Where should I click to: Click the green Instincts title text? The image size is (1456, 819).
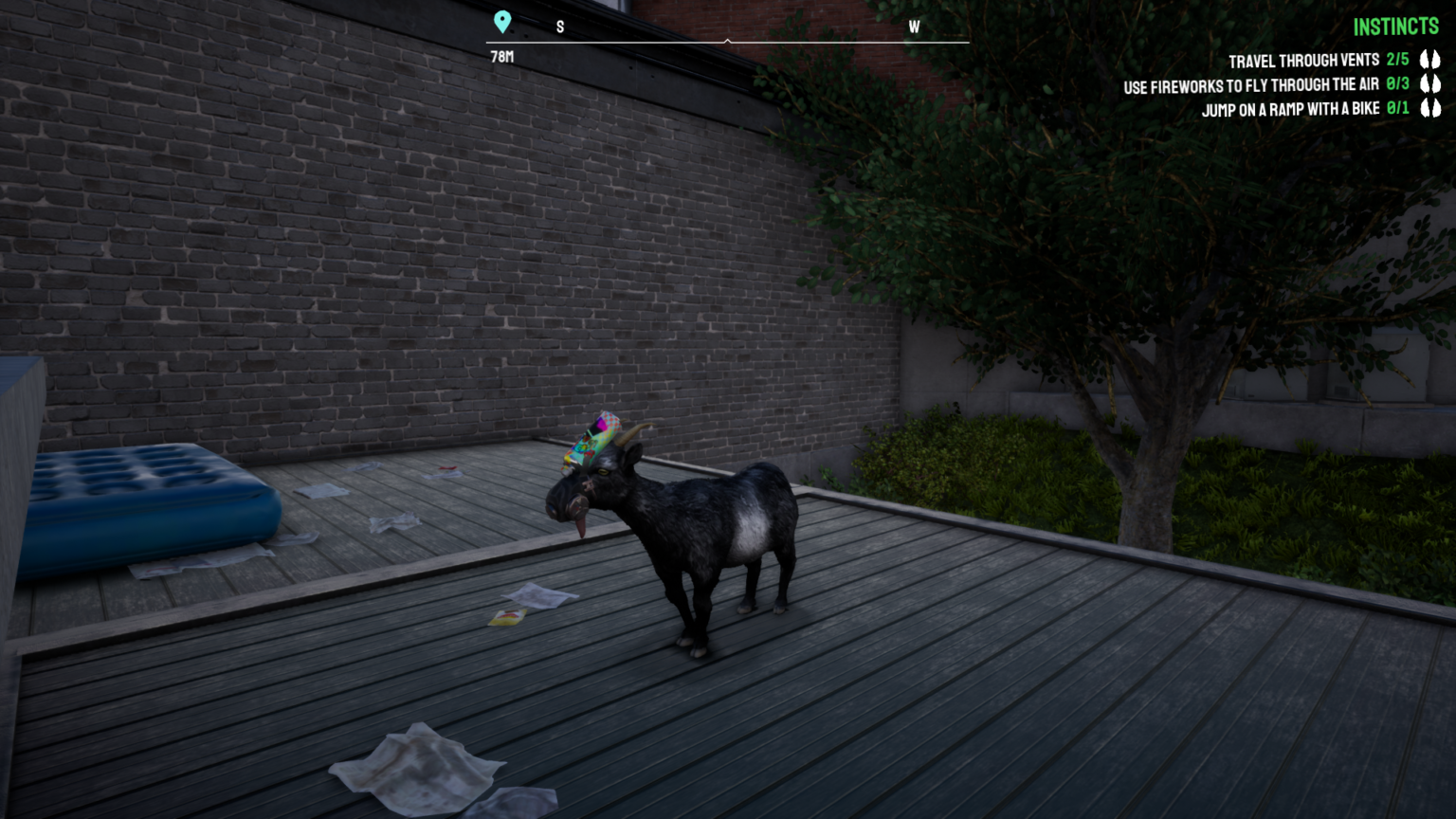coord(1395,27)
